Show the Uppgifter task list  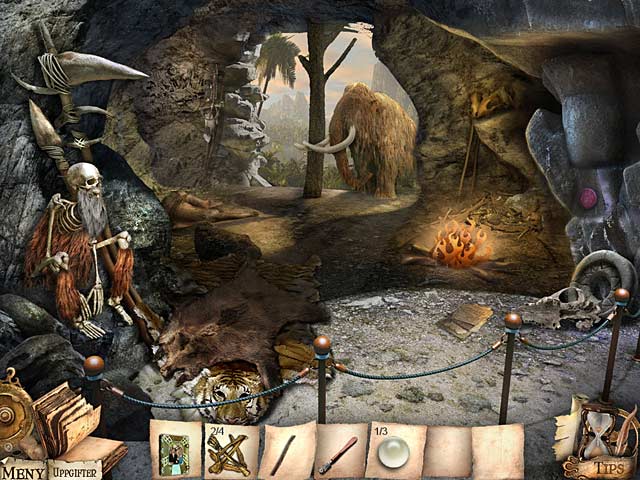(76, 470)
